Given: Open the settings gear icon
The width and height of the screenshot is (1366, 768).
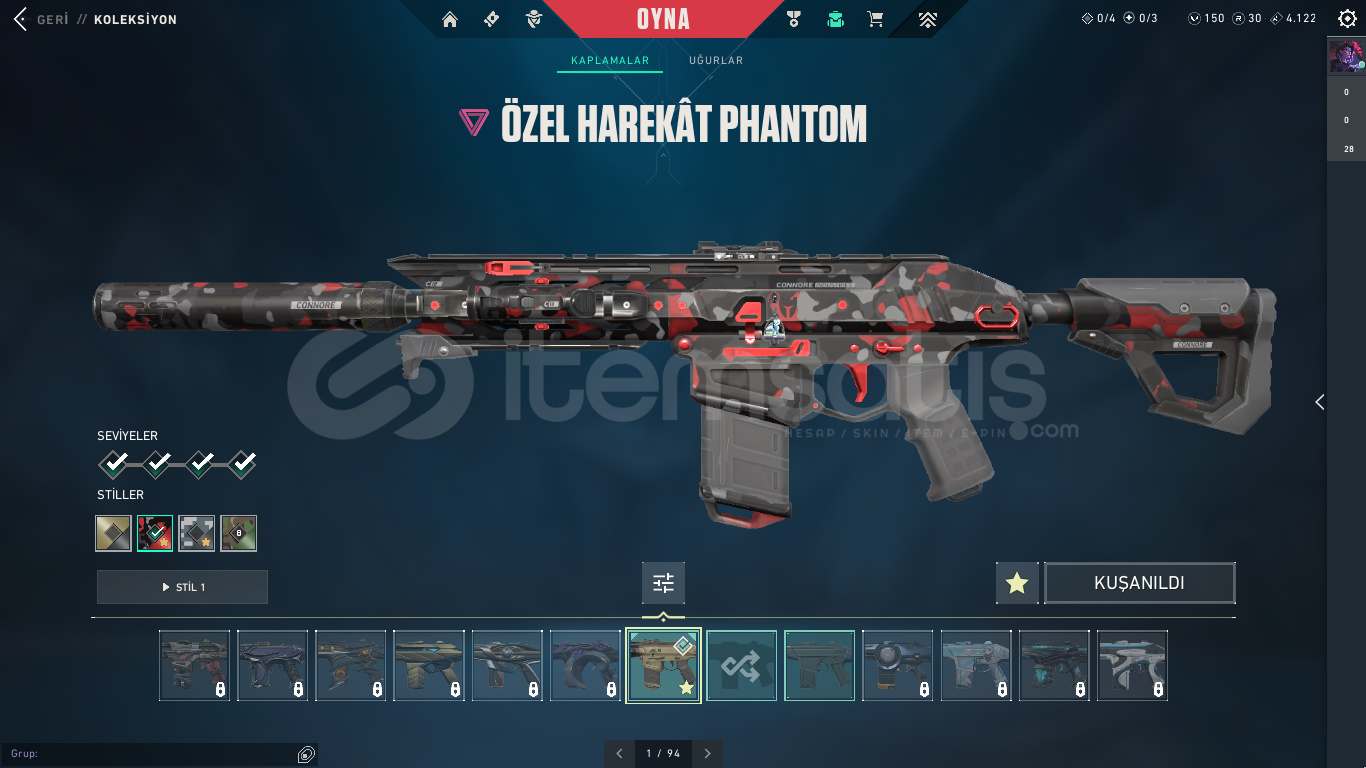Looking at the screenshot, I should click(1345, 18).
